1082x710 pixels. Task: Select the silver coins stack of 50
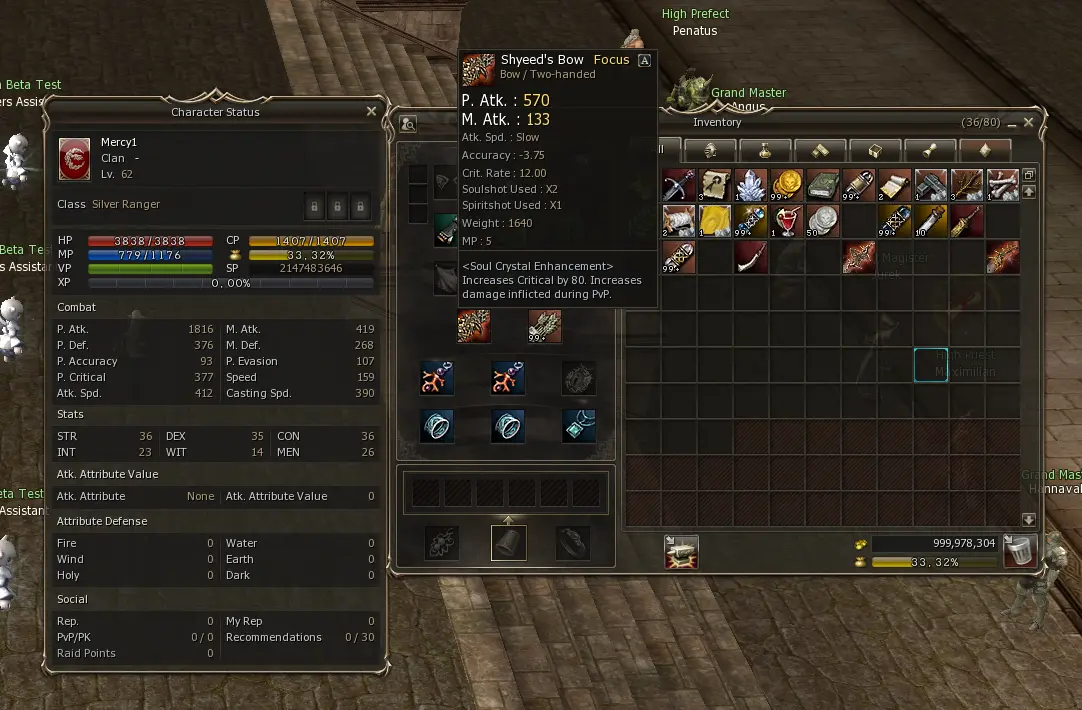tap(823, 221)
